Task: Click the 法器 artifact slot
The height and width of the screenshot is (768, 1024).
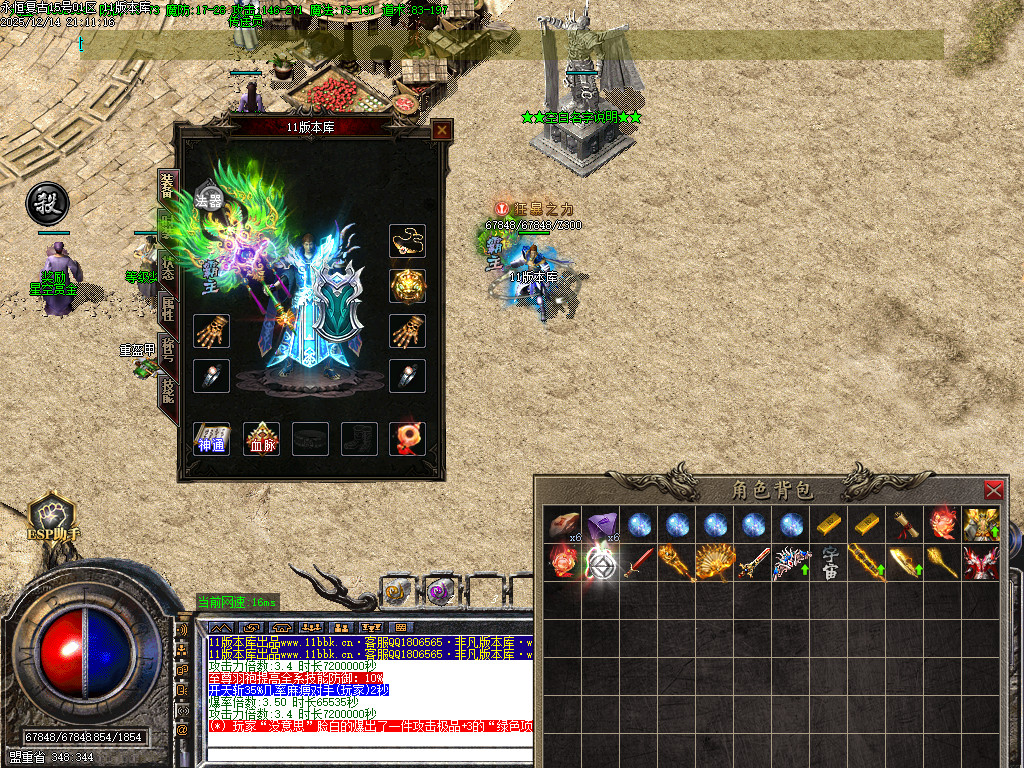Action: point(209,199)
